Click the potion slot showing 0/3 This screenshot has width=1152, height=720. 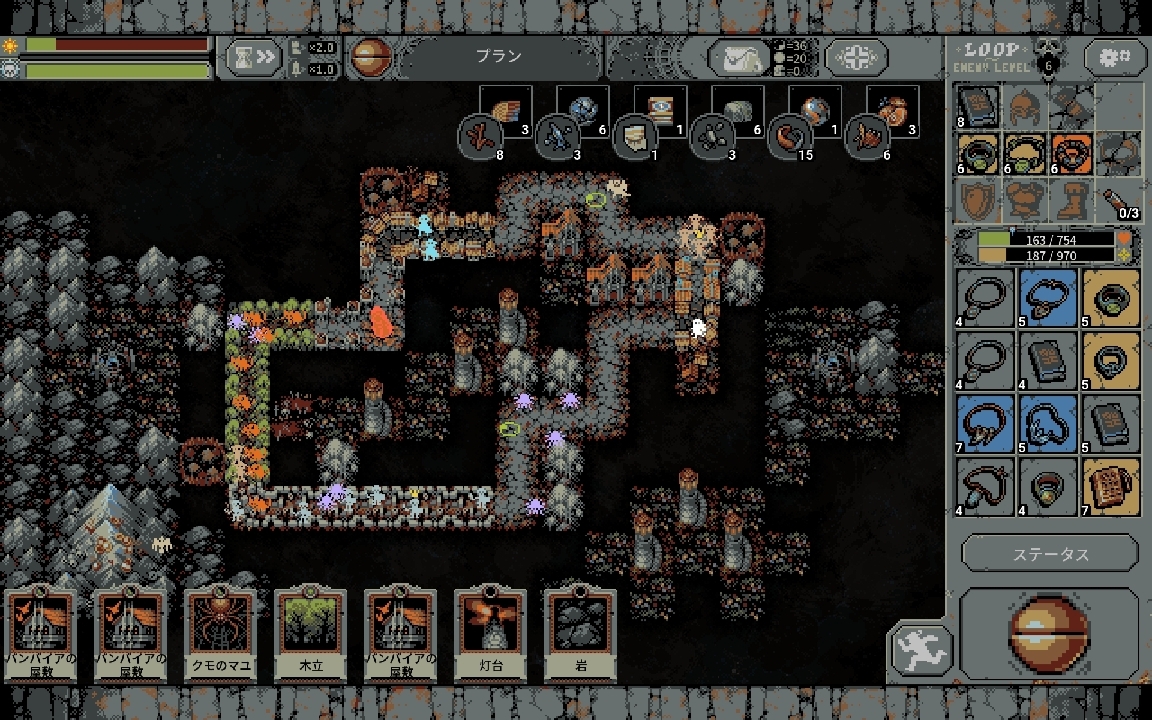point(1120,201)
